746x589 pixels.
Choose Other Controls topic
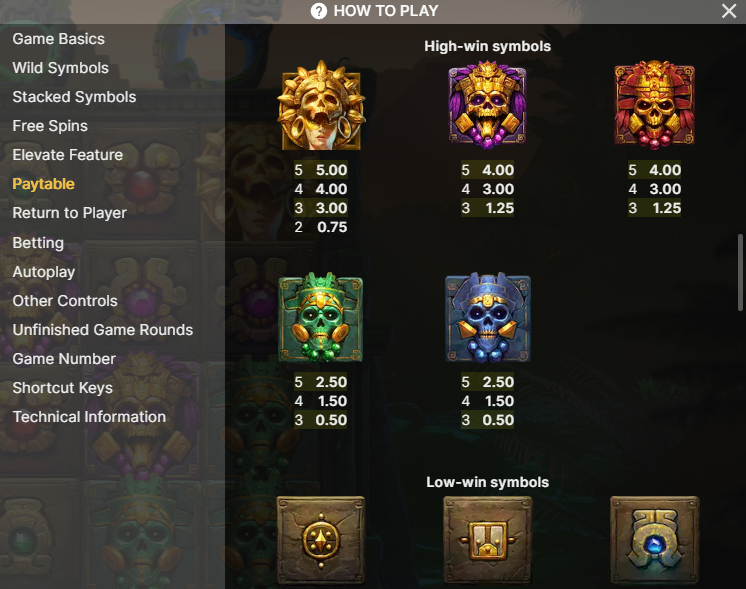click(65, 301)
